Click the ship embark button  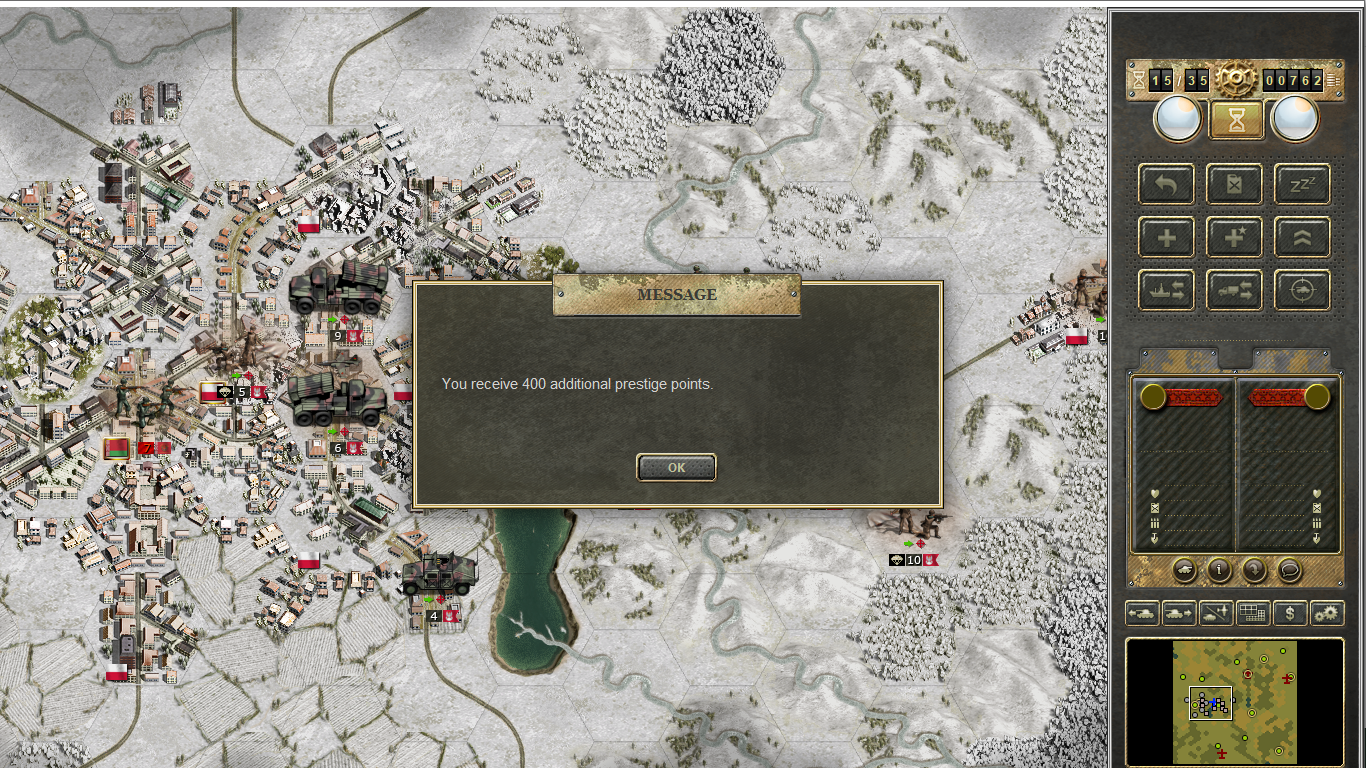(x=1166, y=291)
